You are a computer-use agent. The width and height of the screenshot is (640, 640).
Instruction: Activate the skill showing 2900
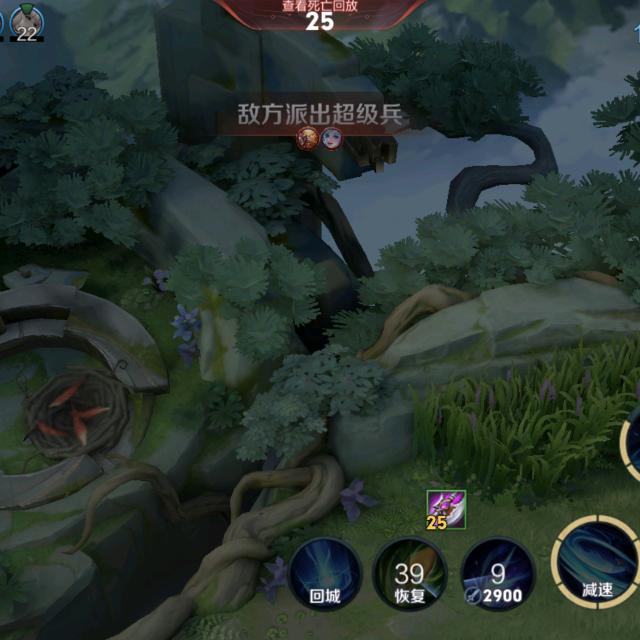click(498, 574)
